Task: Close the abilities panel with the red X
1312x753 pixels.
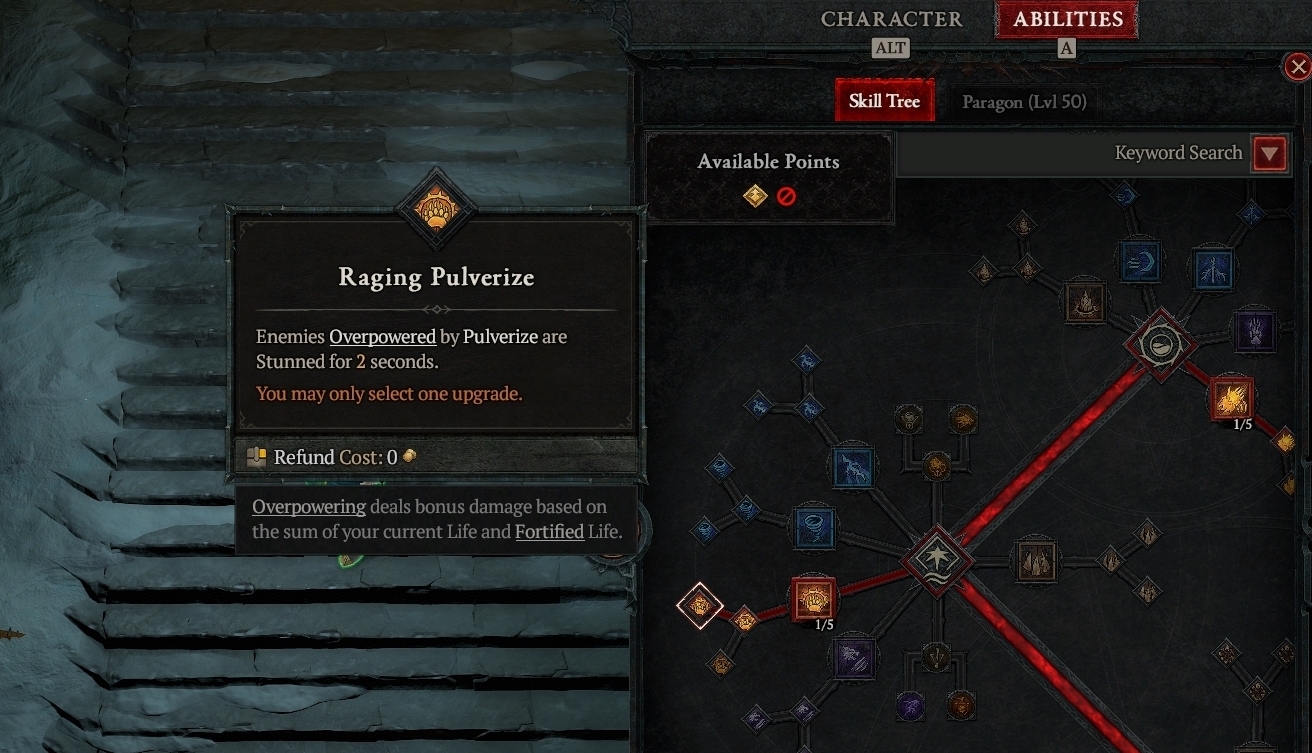Action: click(x=1298, y=66)
